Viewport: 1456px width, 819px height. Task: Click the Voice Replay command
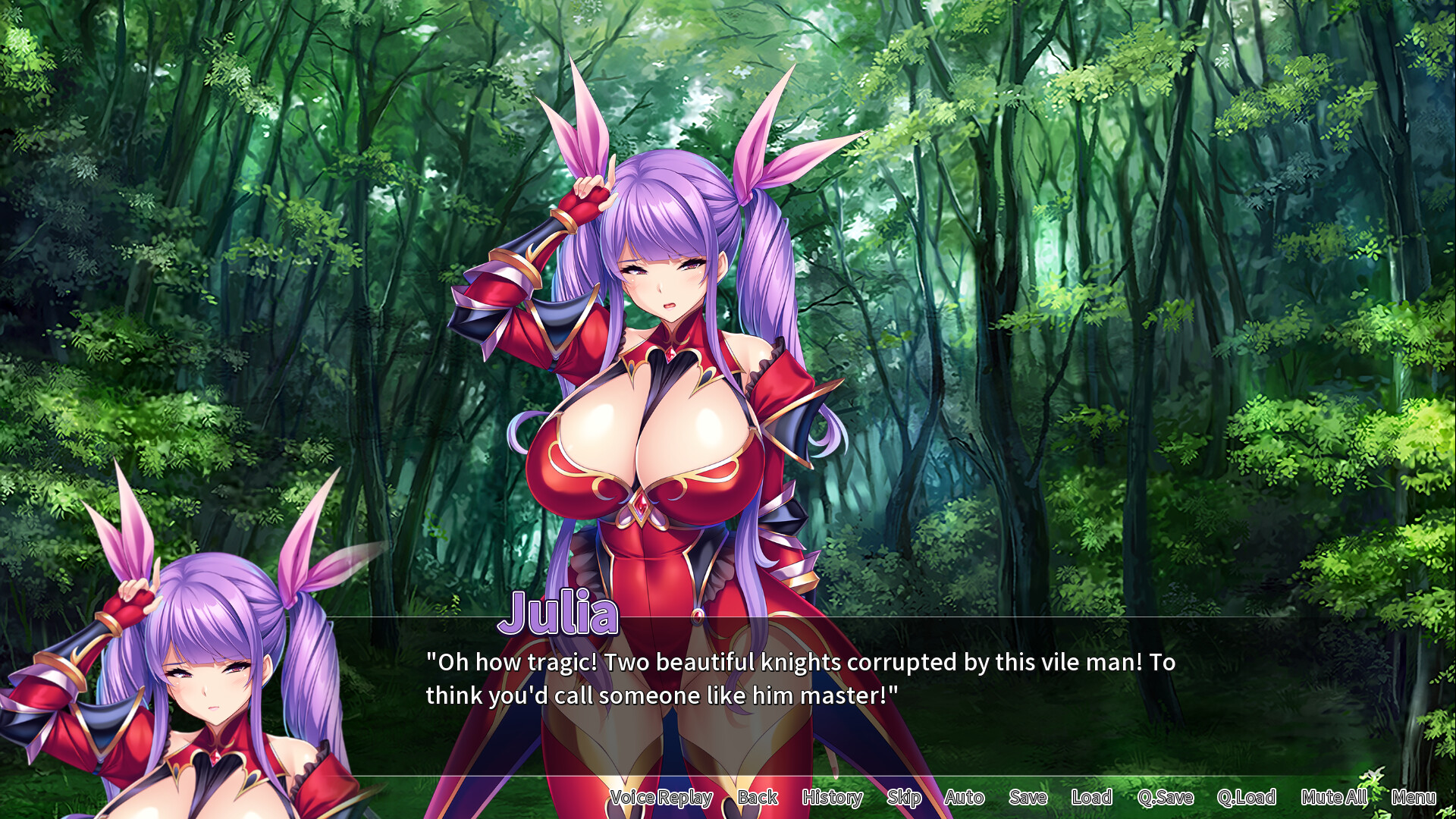[x=661, y=798]
